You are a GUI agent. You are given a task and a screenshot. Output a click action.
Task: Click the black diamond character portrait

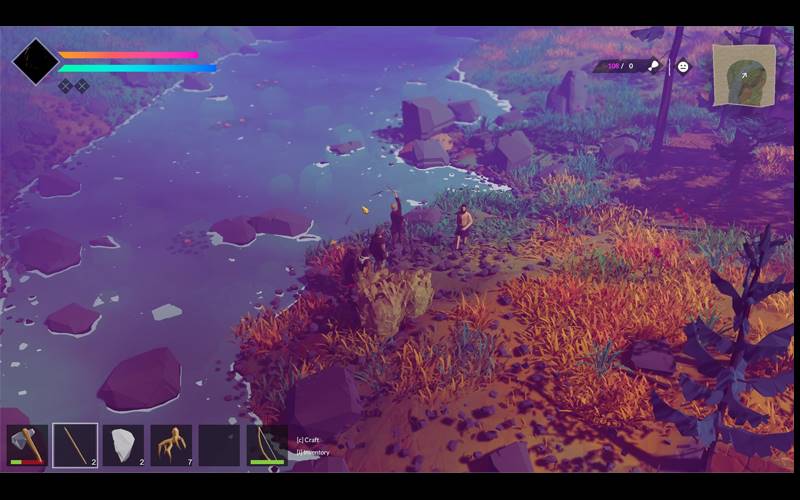pos(35,62)
